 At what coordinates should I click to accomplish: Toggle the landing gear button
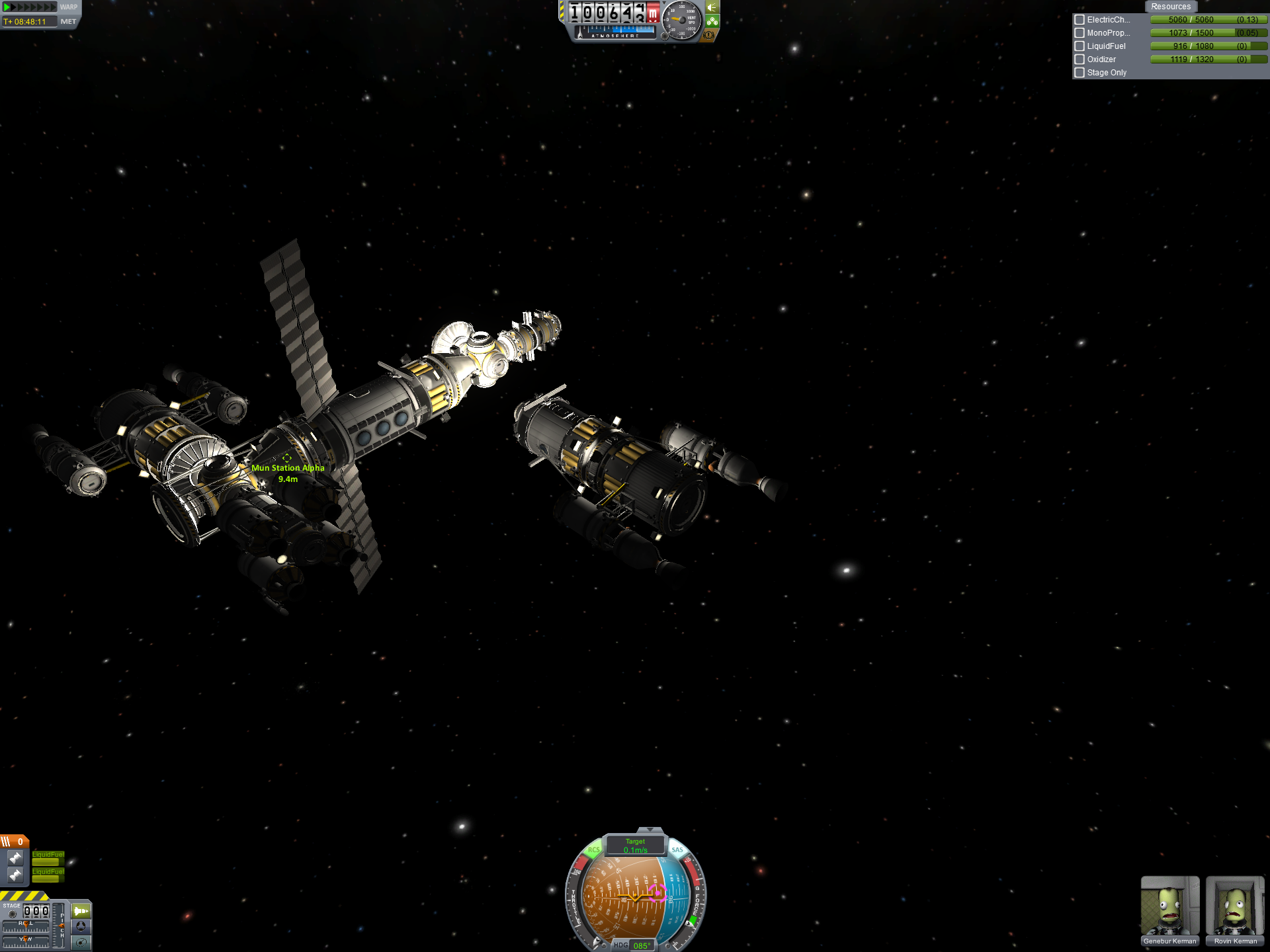point(712,21)
